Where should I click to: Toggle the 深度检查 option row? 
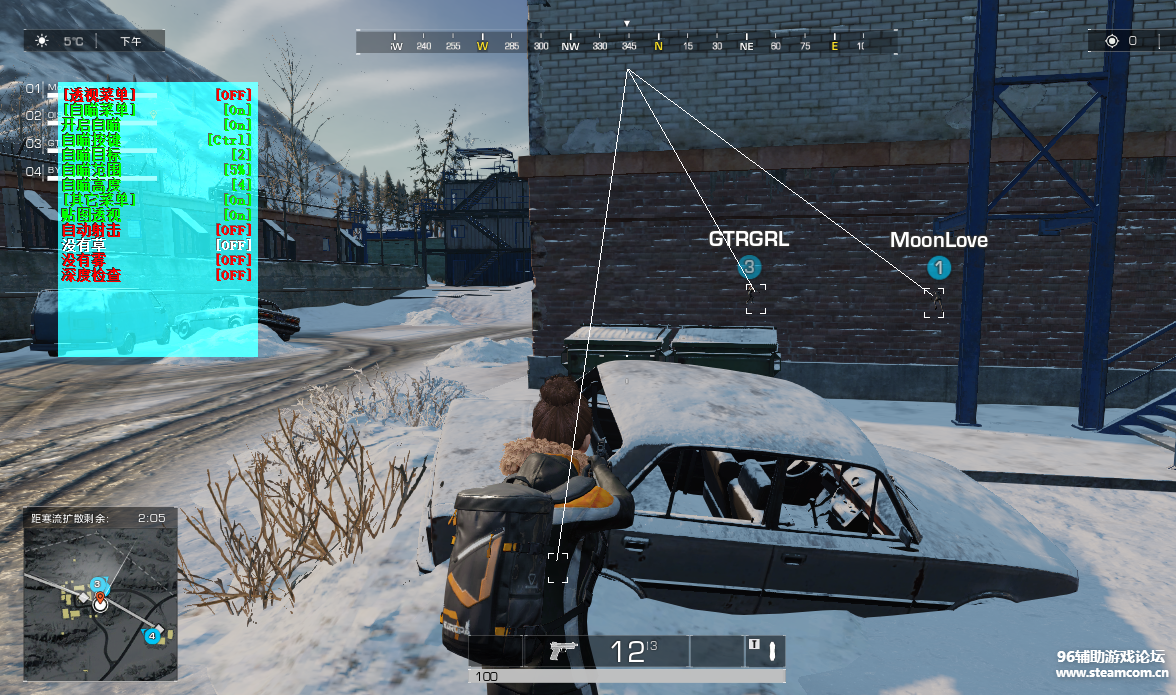[155, 274]
